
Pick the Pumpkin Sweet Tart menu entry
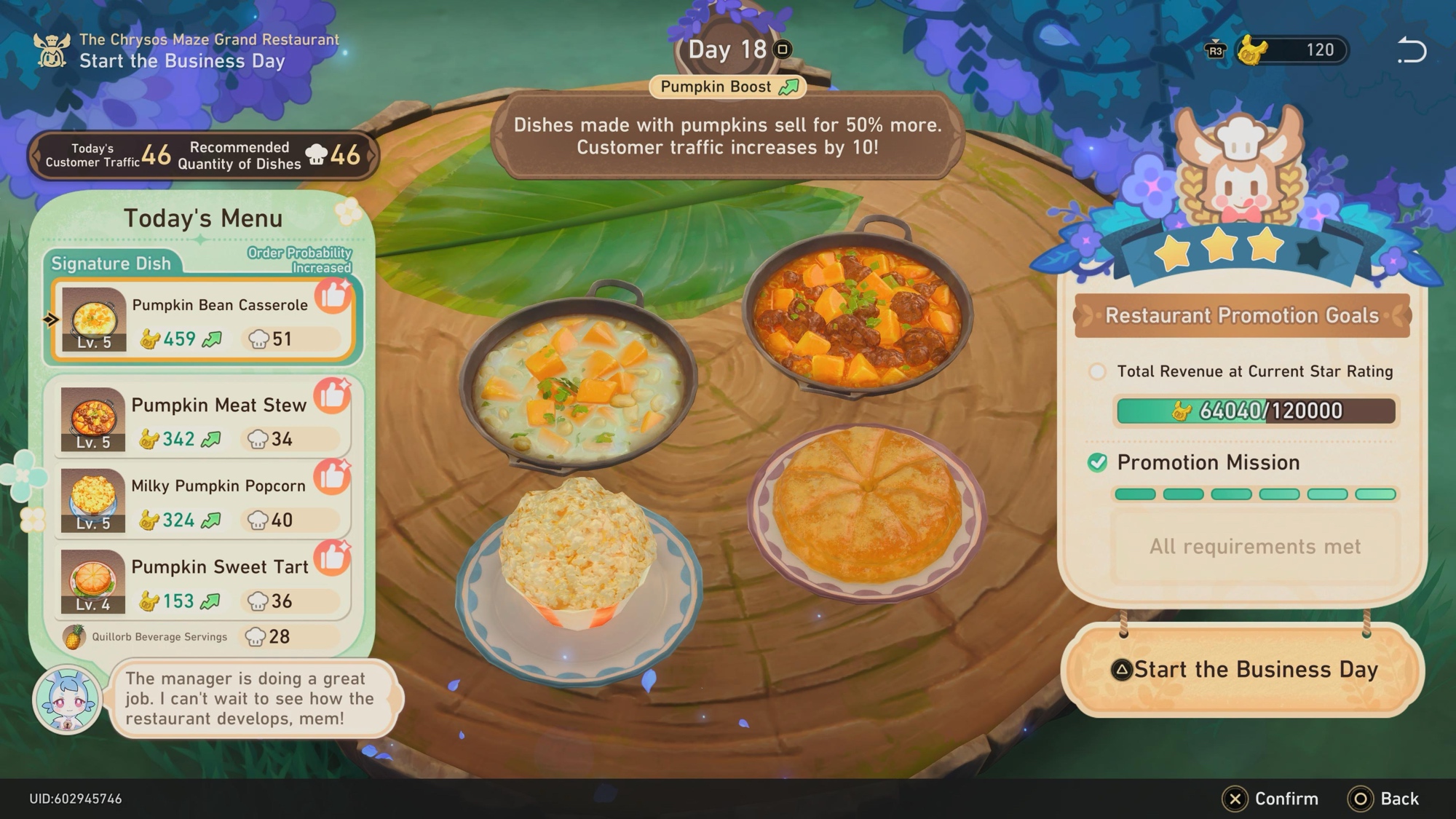point(202,582)
